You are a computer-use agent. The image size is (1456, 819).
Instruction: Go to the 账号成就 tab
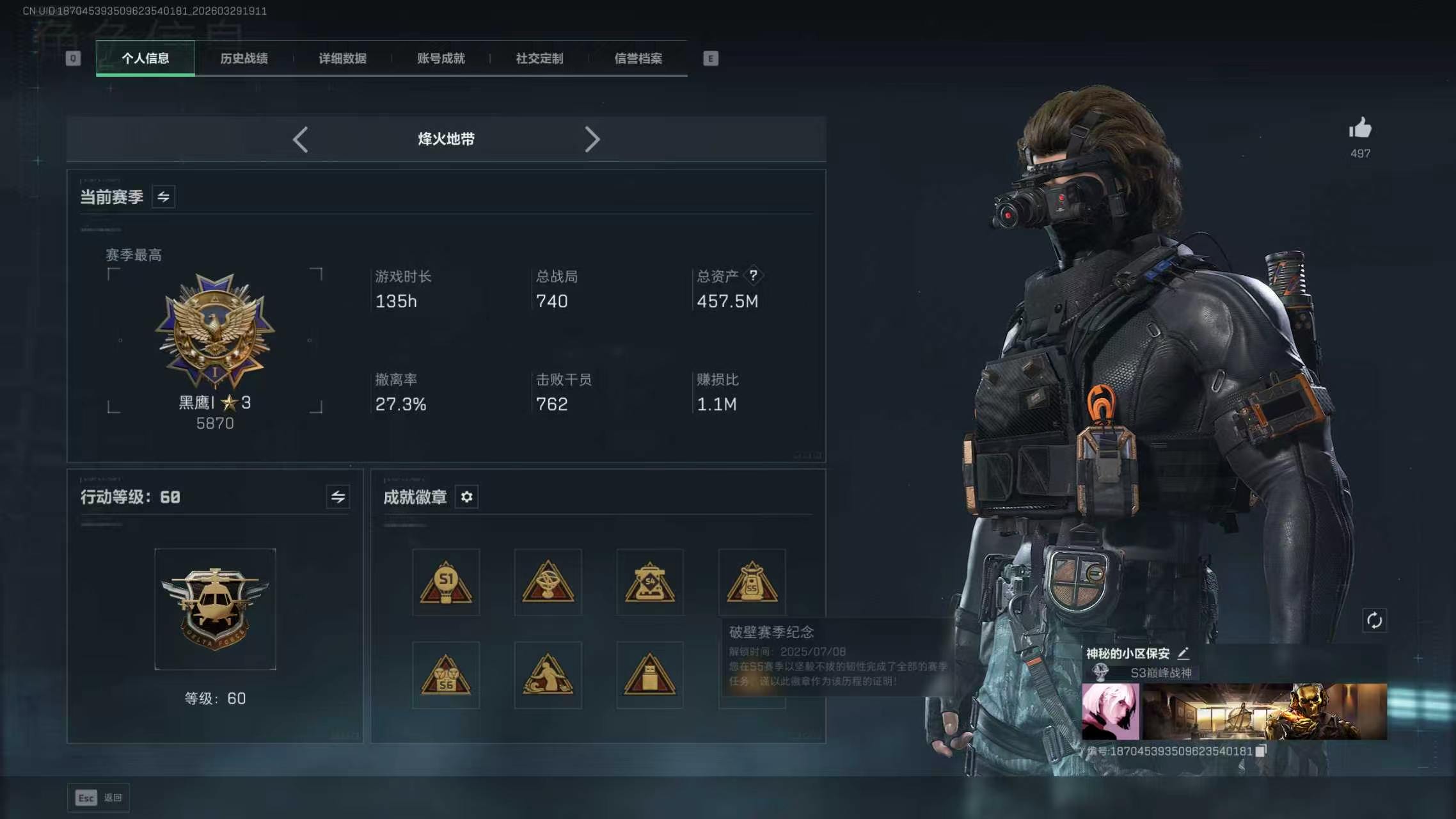(x=441, y=58)
